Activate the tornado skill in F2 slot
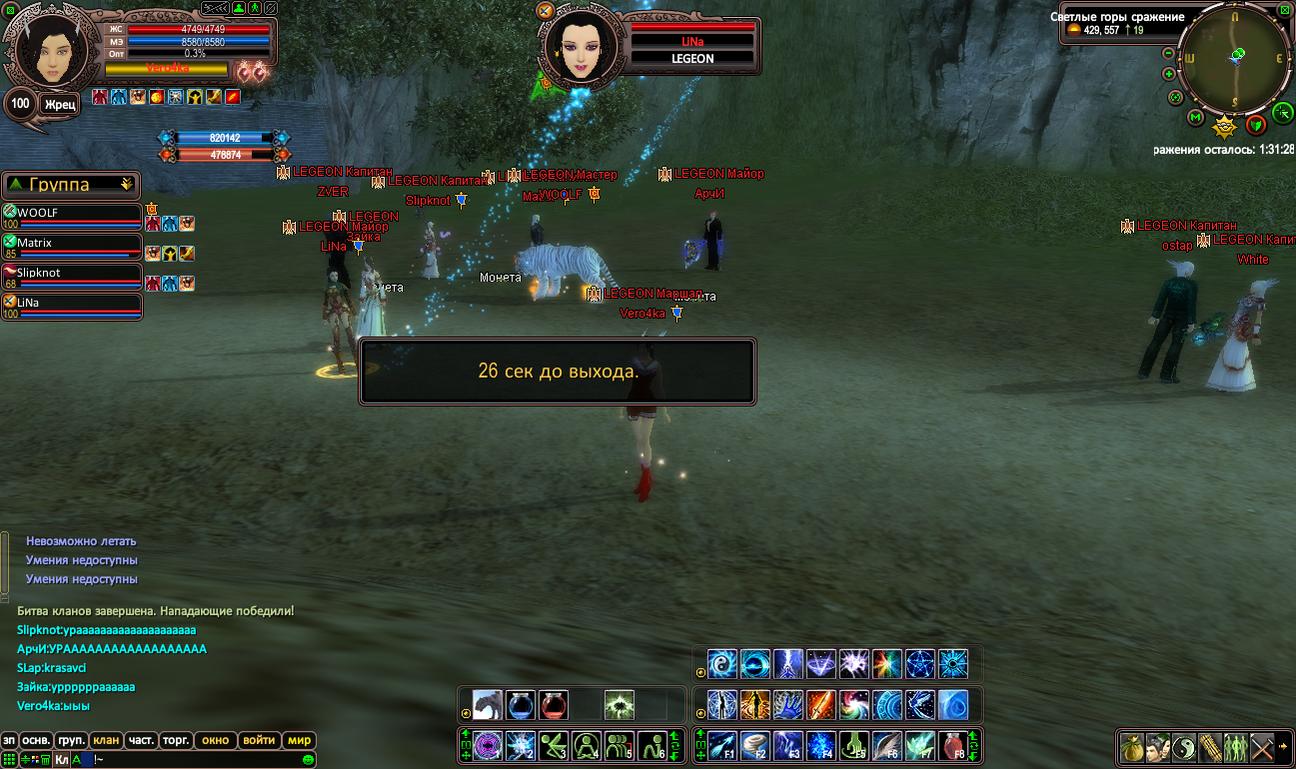The image size is (1296, 769). 755,746
